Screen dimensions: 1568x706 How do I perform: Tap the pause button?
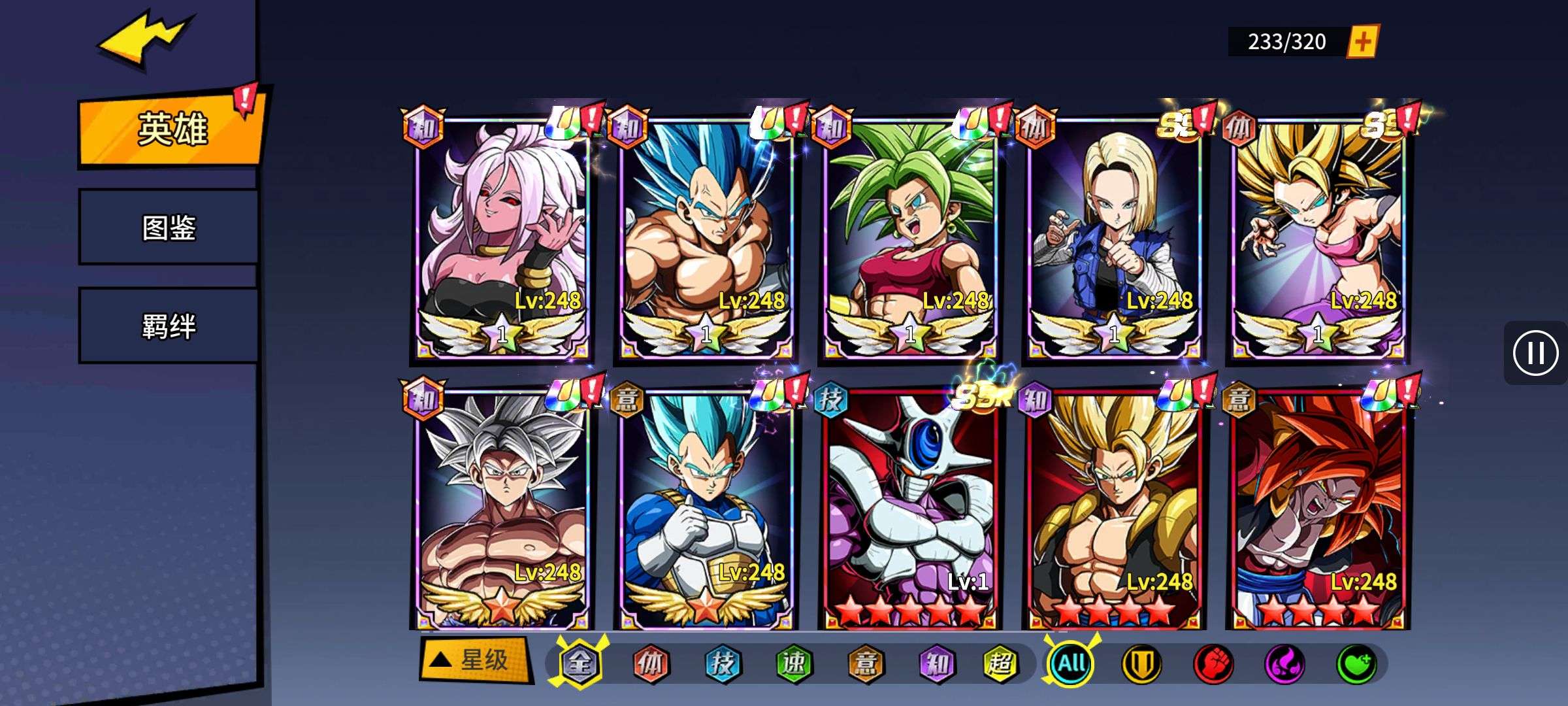point(1535,353)
